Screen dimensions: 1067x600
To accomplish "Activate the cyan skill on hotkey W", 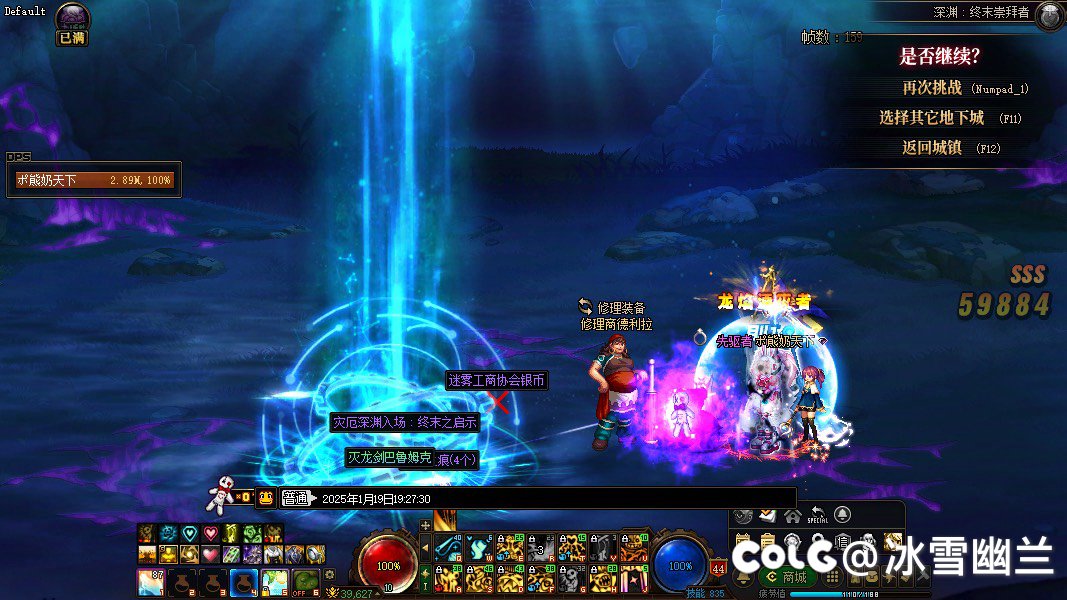I will click(478, 548).
